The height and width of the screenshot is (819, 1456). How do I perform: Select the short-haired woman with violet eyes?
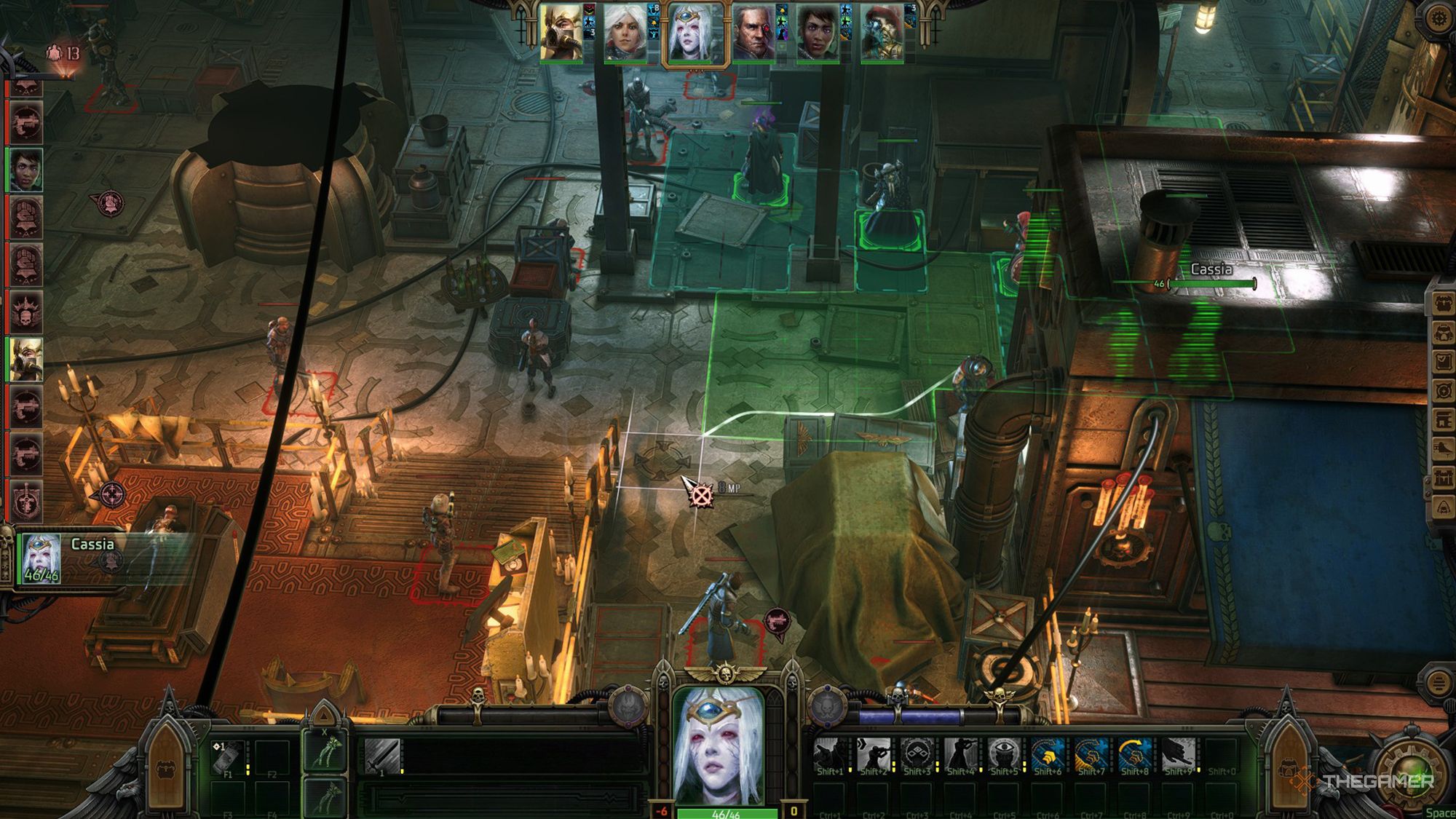(x=817, y=33)
